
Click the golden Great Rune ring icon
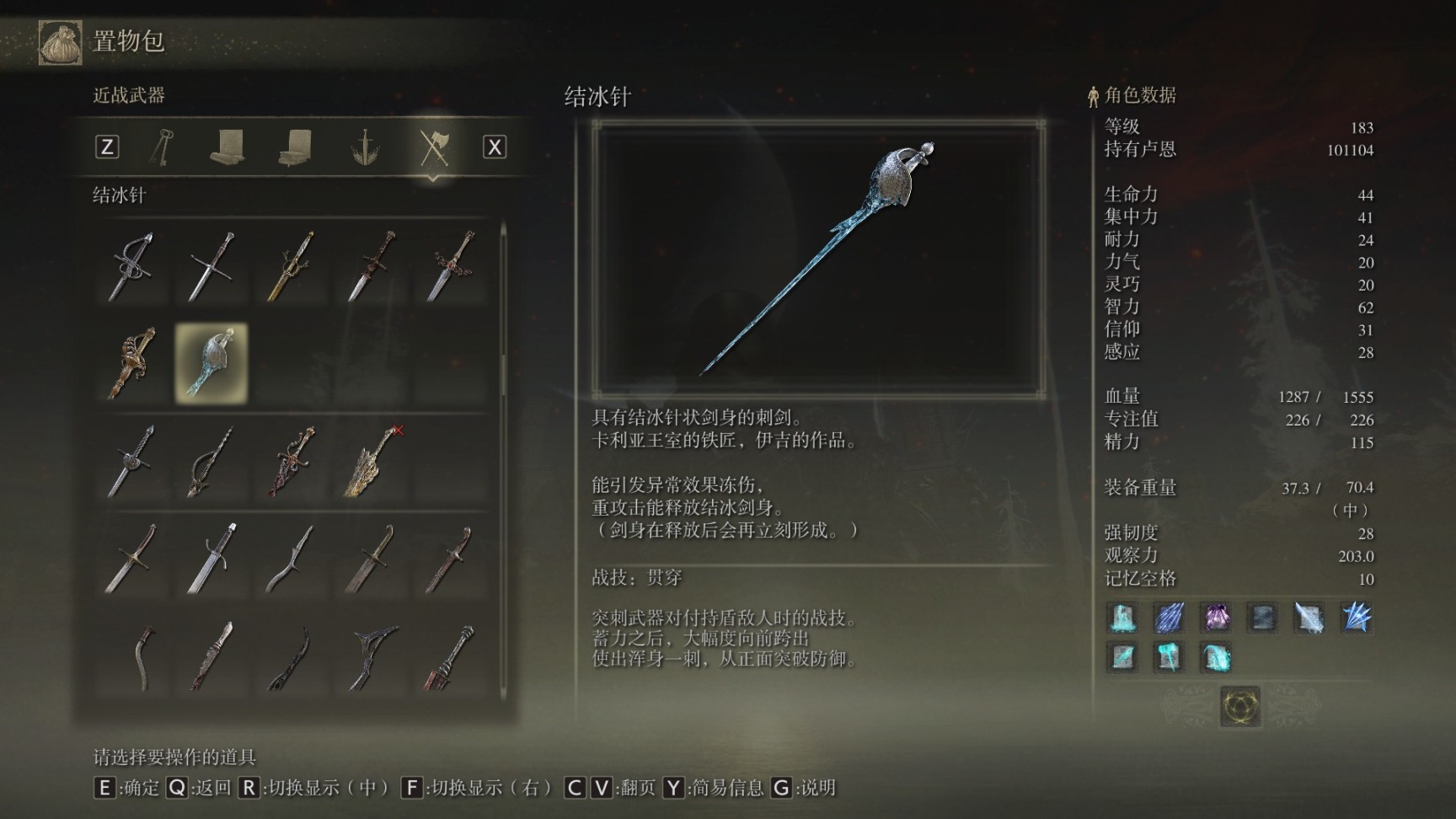(1240, 705)
